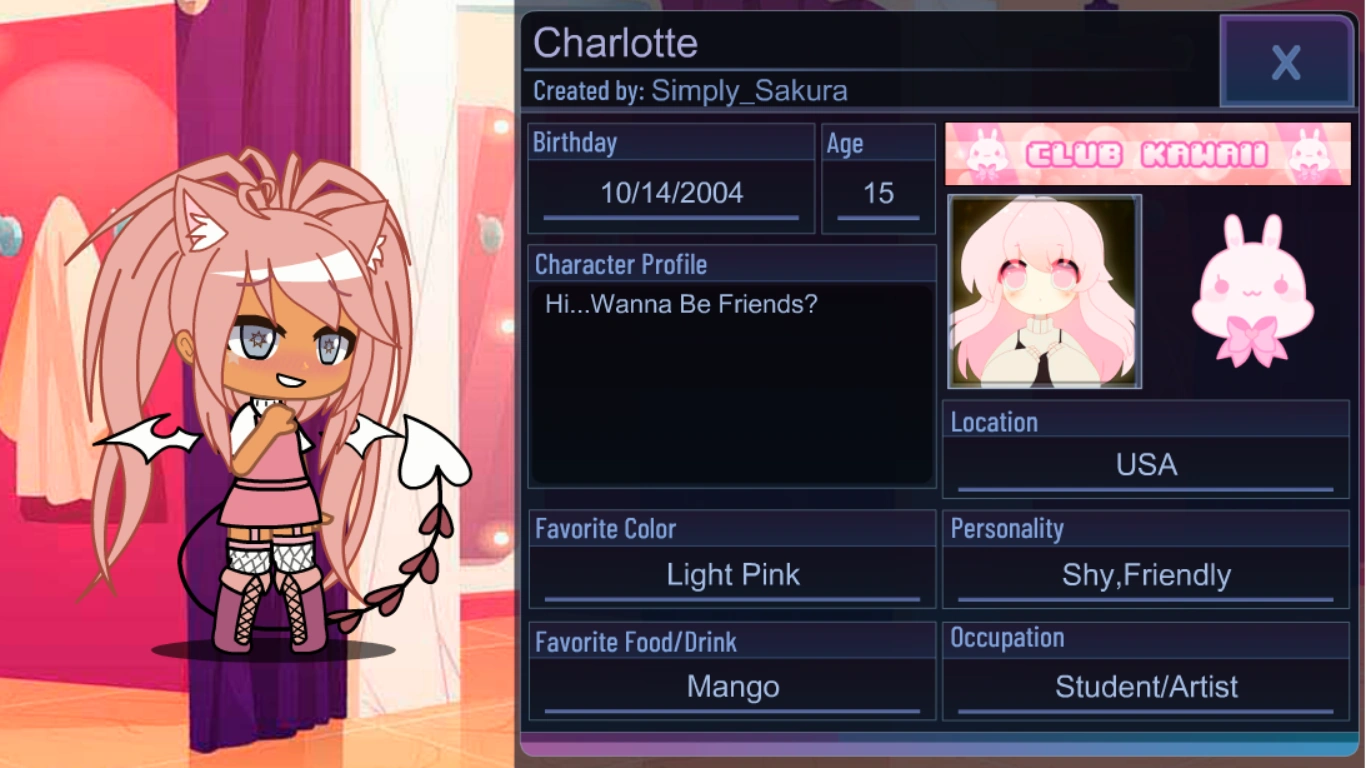Screen dimensions: 1366x768
Task: Edit the Location field showing USA
Action: 1144,464
